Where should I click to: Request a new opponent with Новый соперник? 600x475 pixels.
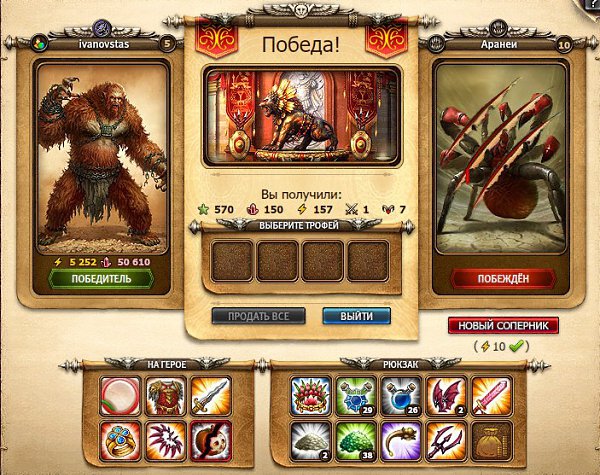tap(503, 326)
